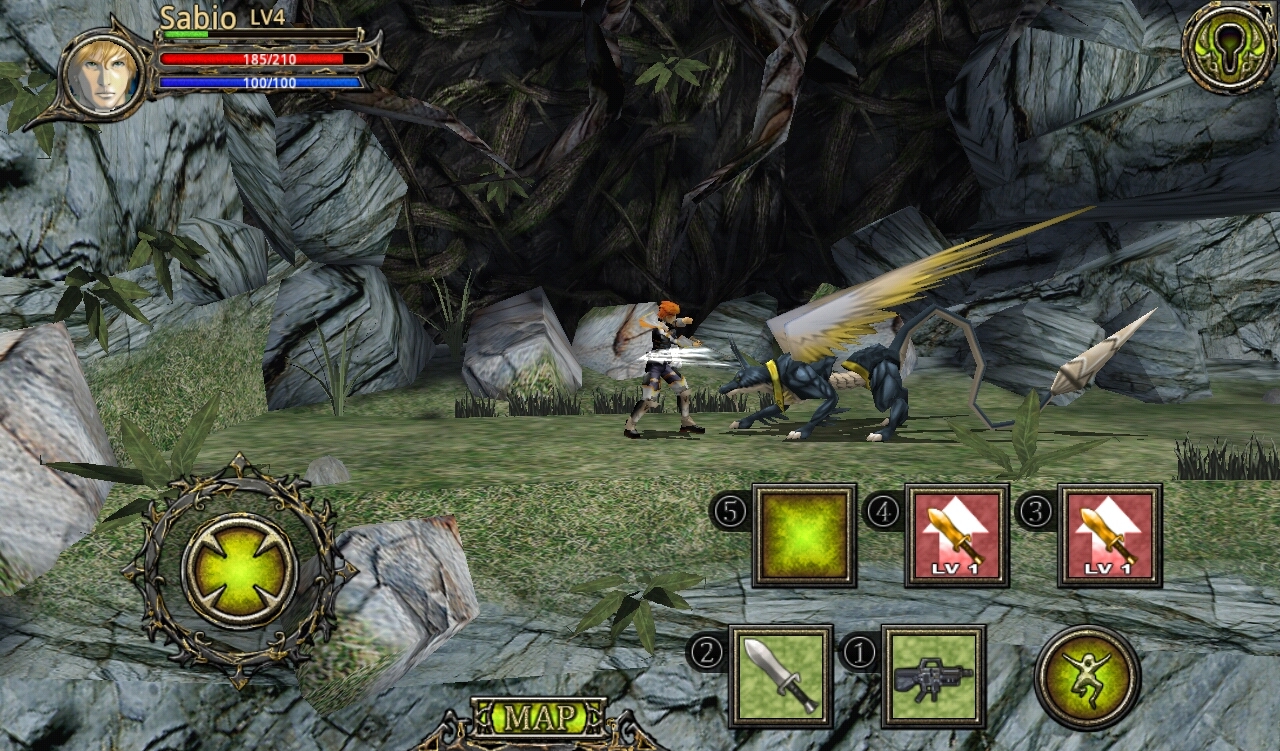Tap the green virtual joystick center
Screen dimensions: 1280x751
coord(239,571)
